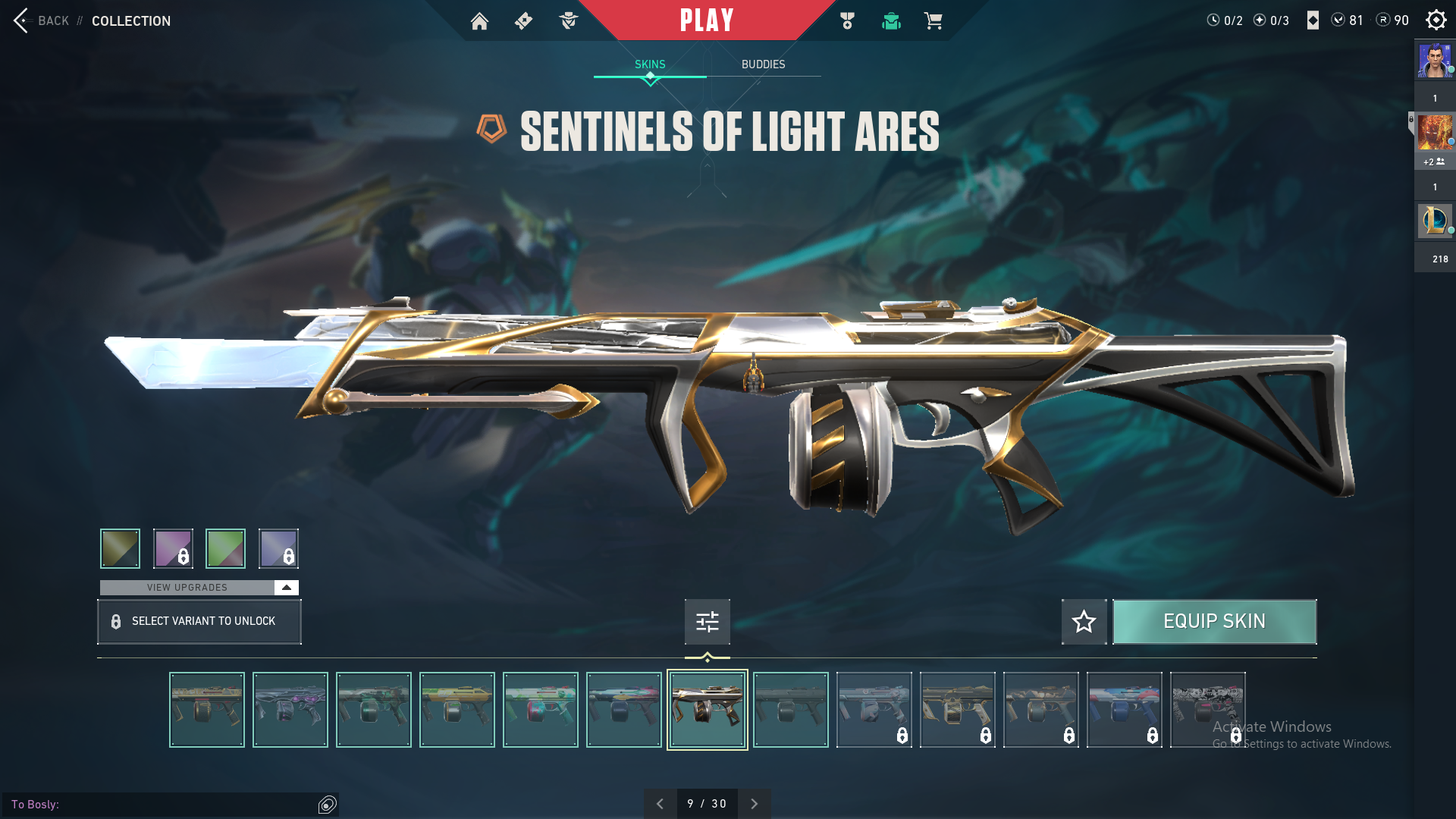Open the settings gear

[1436, 20]
